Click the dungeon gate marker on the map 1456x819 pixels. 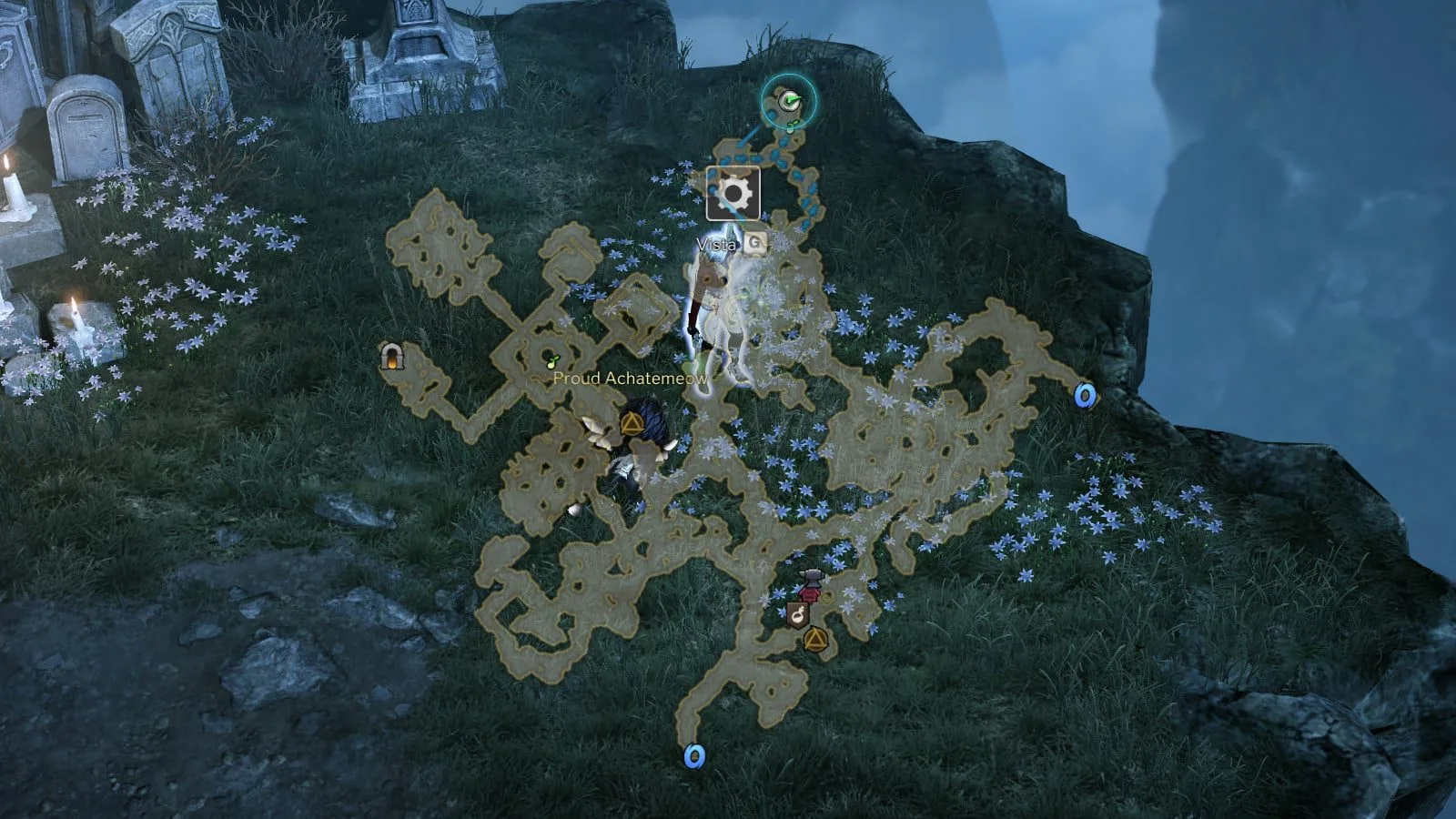click(x=392, y=356)
